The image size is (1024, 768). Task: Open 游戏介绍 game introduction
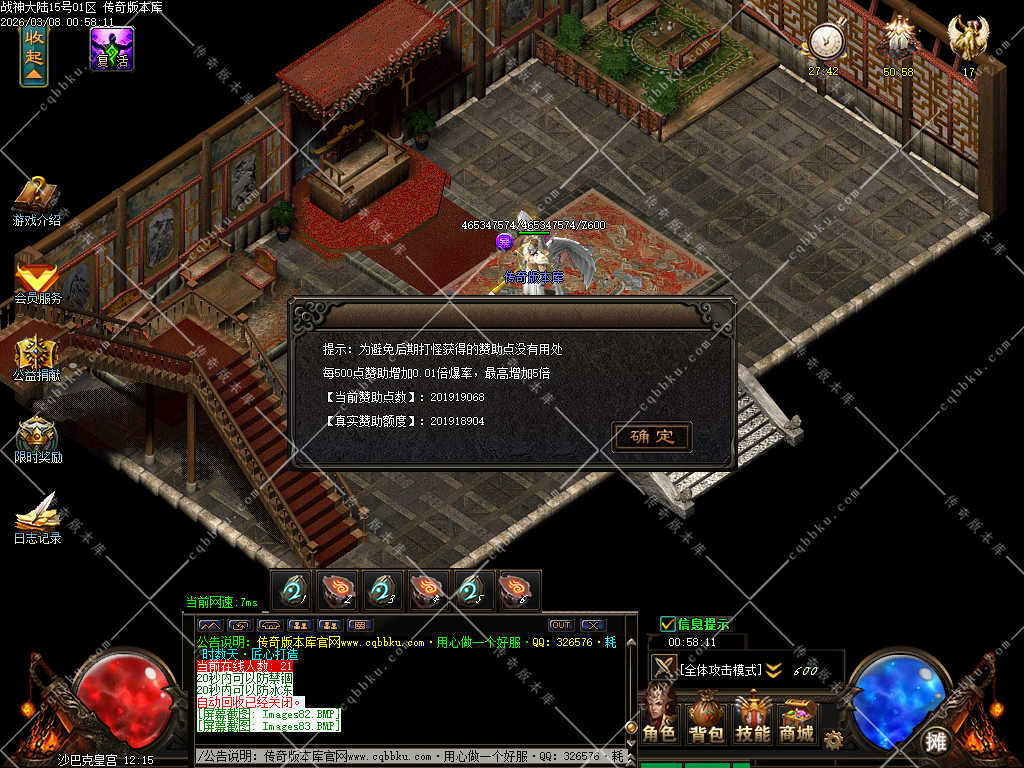[x=37, y=201]
